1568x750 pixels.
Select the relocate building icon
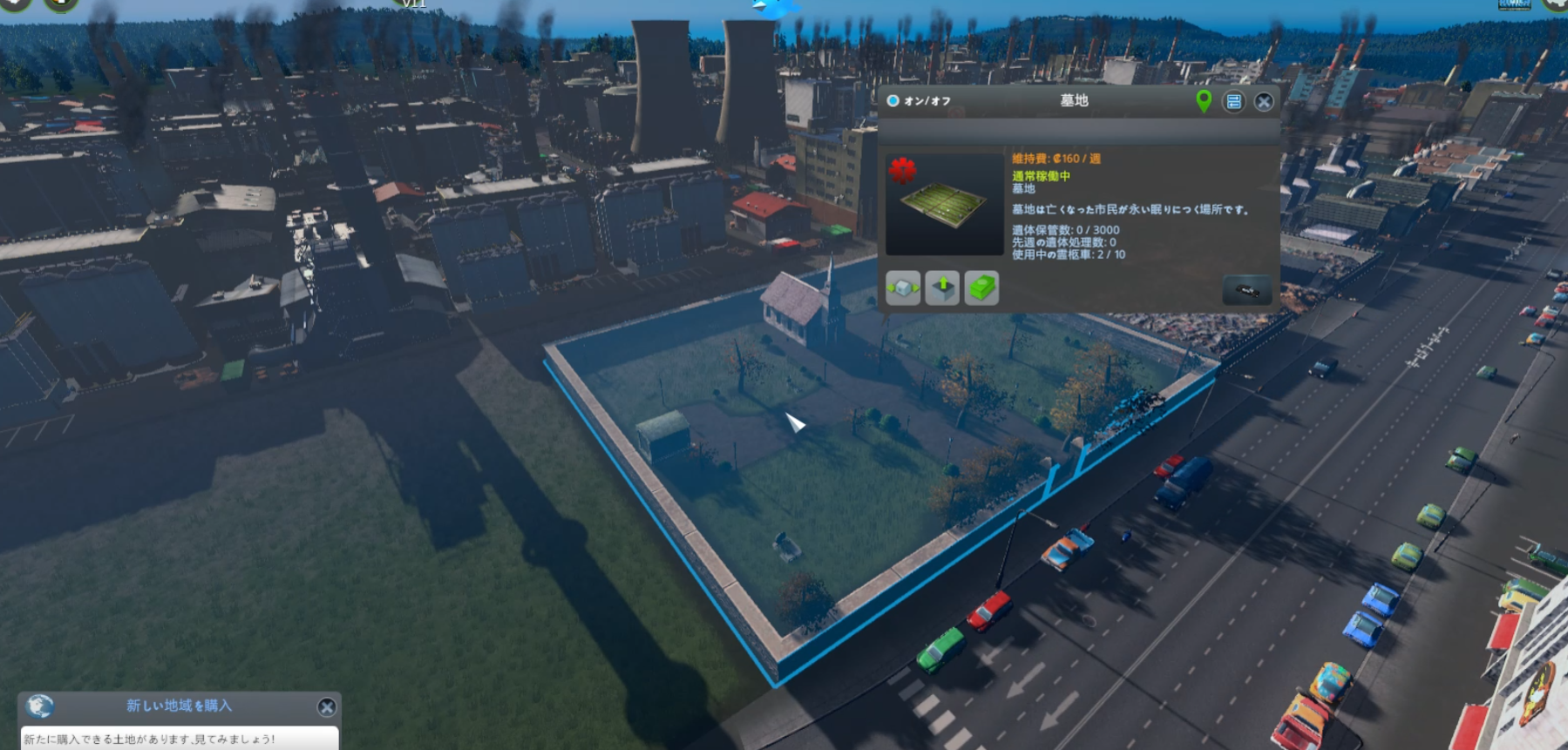(x=903, y=288)
